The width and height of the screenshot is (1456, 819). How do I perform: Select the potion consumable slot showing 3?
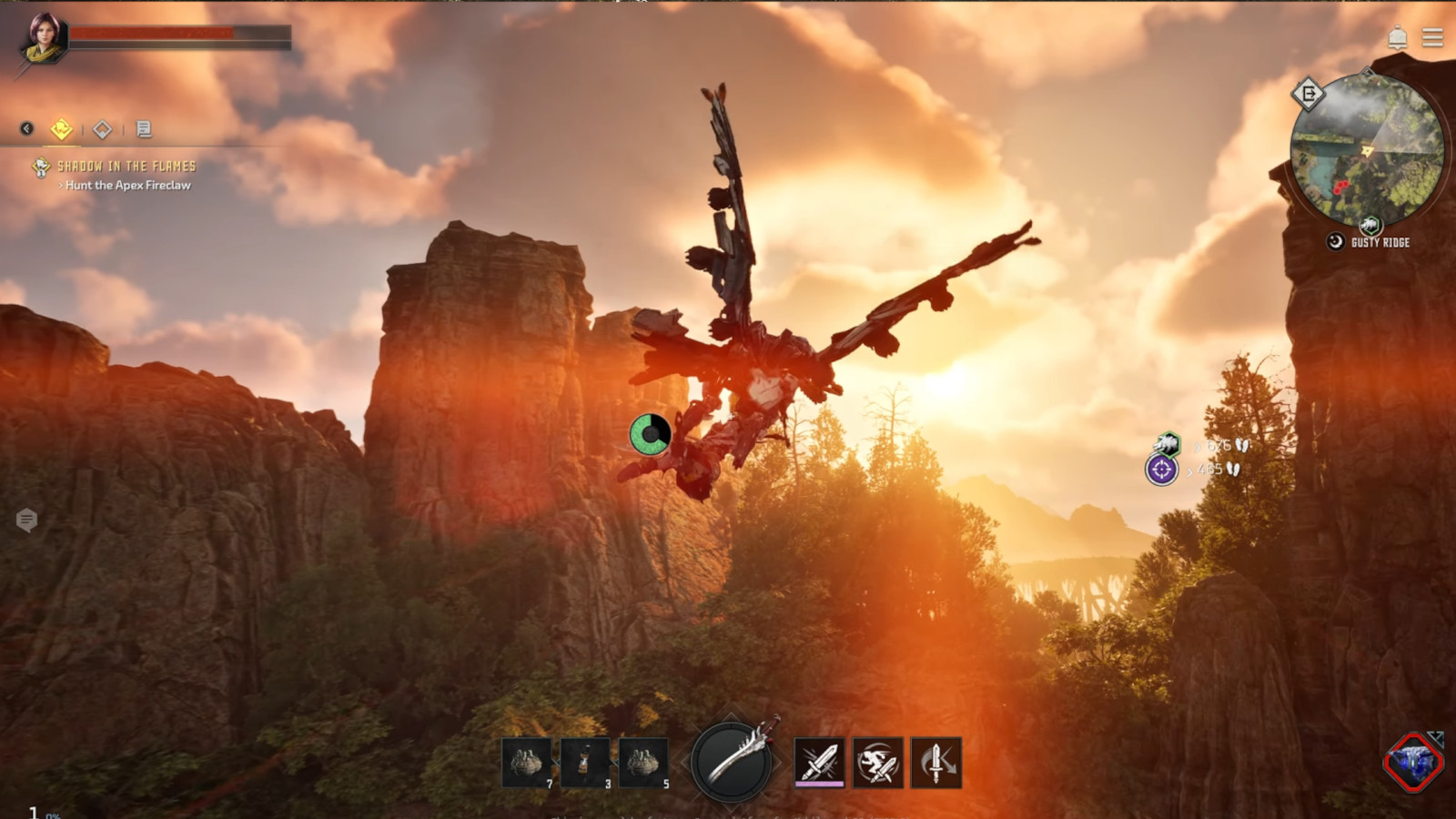pos(583,762)
